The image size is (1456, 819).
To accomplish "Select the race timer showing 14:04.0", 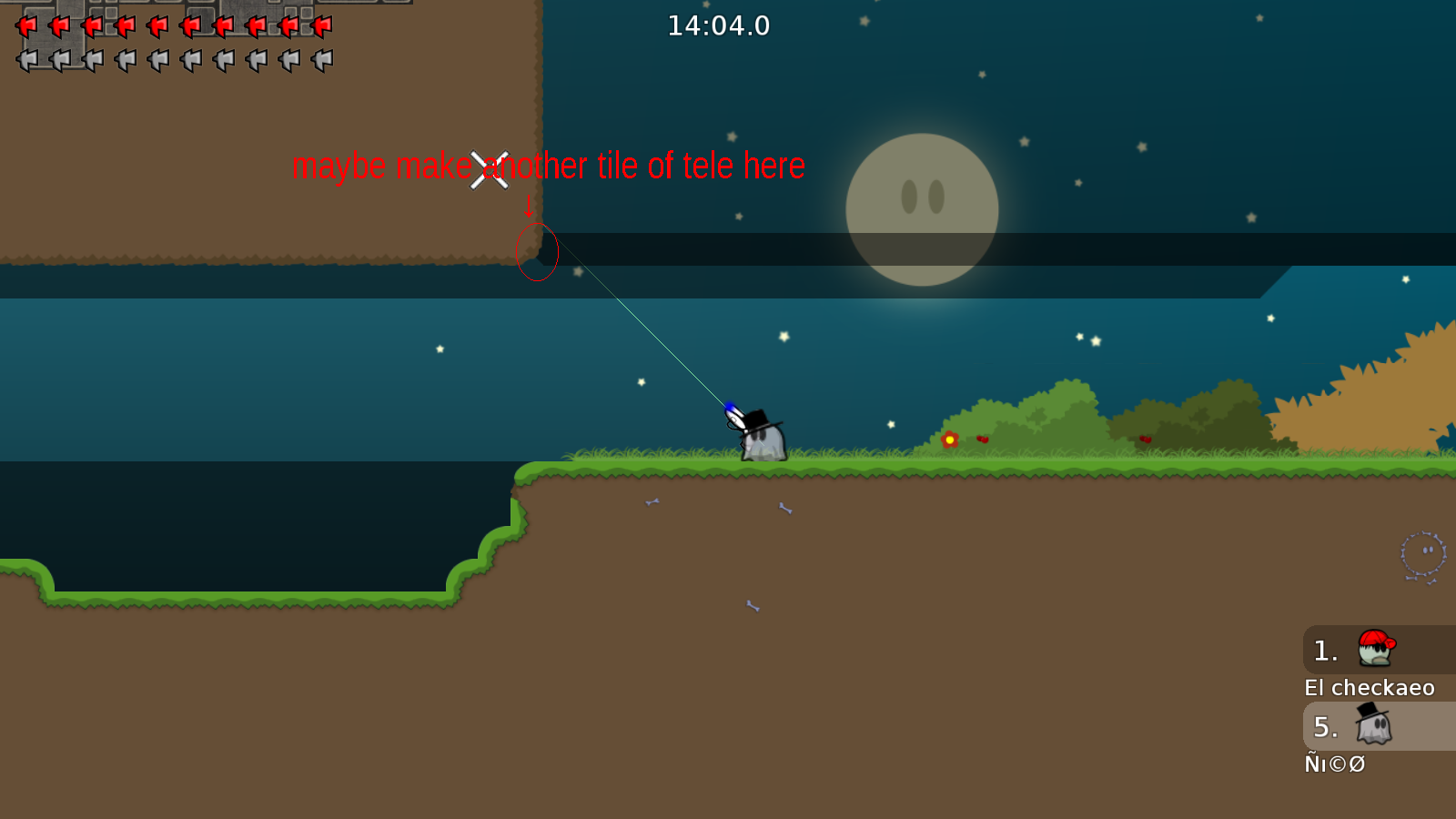I will [x=717, y=26].
